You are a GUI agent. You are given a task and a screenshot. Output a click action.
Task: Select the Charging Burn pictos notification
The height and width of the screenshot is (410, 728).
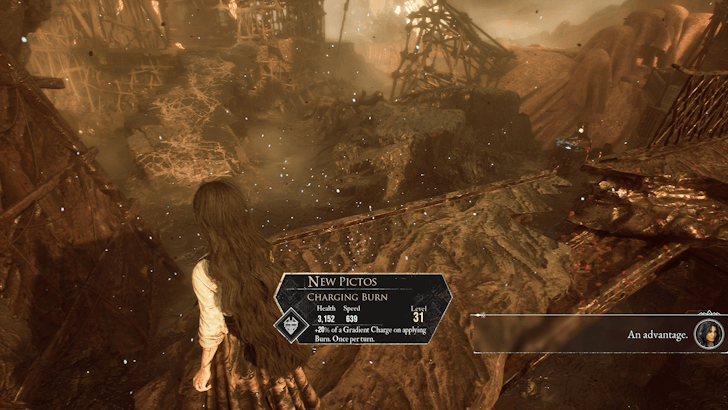pos(356,308)
